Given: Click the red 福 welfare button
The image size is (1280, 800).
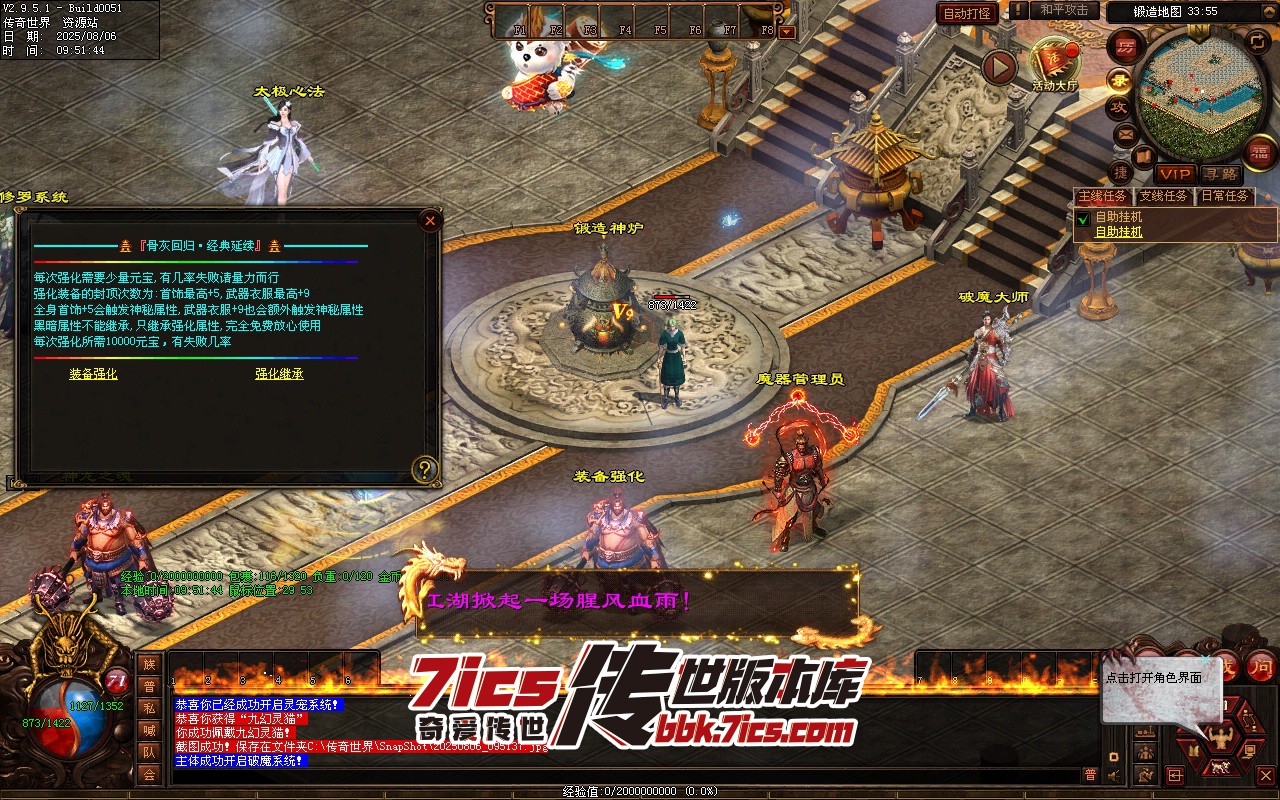Looking at the screenshot, I should pos(1261,152).
